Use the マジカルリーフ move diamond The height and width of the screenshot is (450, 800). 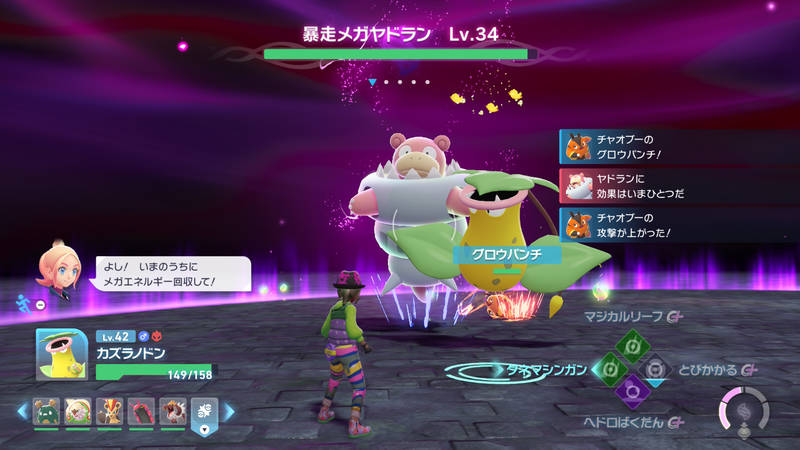[631, 346]
